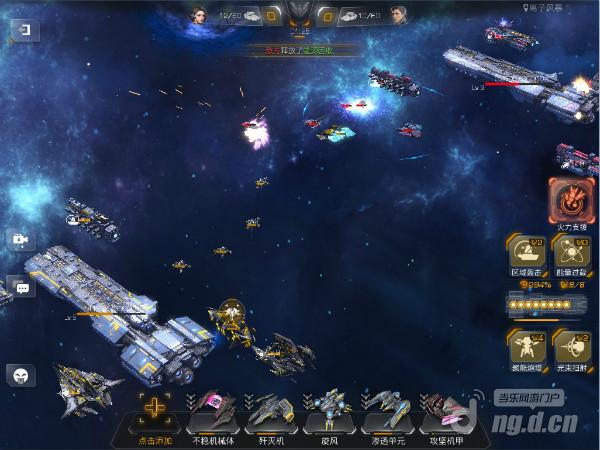
Task: Toggle the camera view icon
Action: coord(20,240)
